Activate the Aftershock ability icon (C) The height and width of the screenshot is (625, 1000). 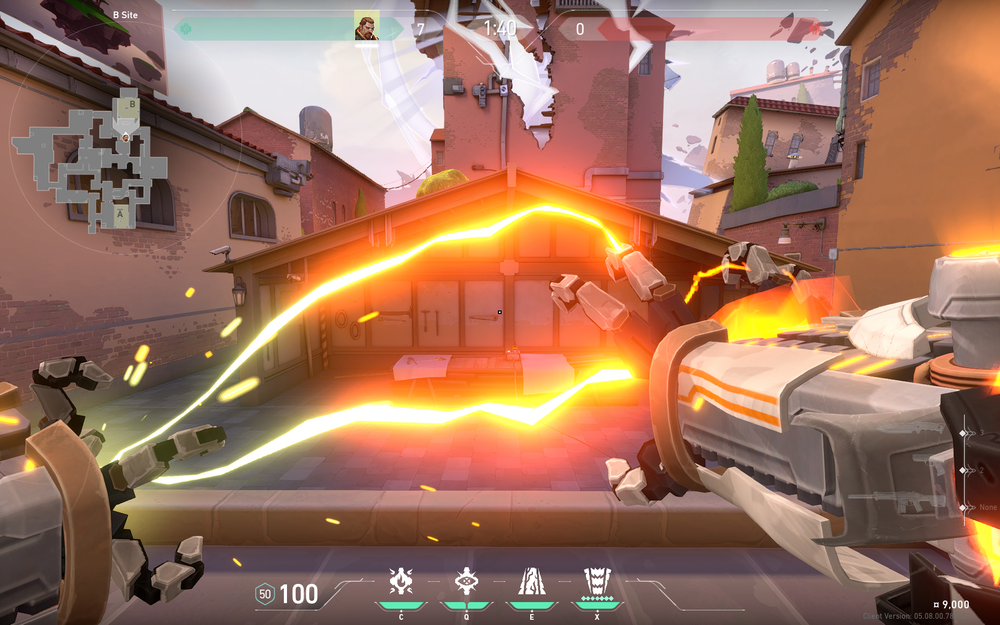[x=401, y=583]
